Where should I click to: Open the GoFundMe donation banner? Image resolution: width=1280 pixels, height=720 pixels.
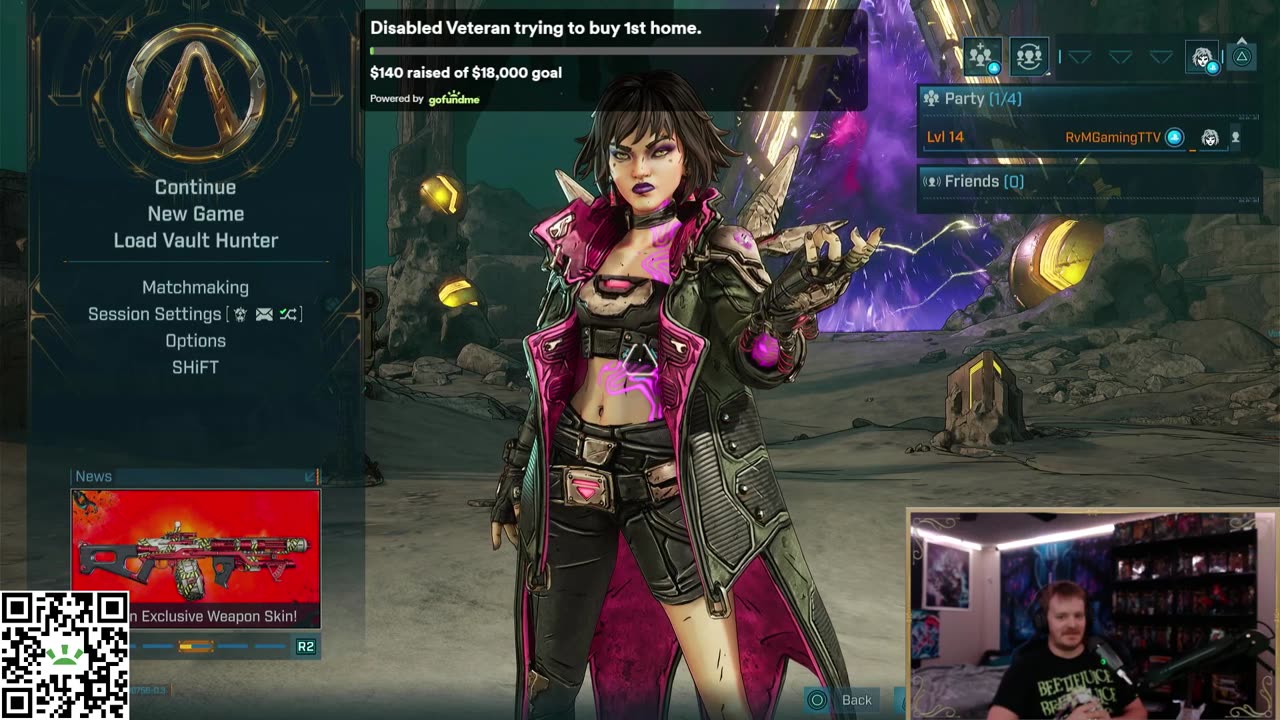[x=612, y=60]
